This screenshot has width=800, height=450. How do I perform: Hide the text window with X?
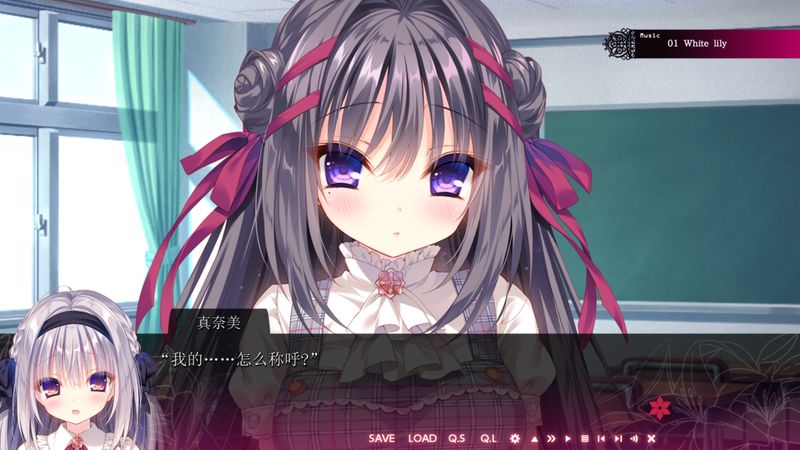[x=651, y=438]
